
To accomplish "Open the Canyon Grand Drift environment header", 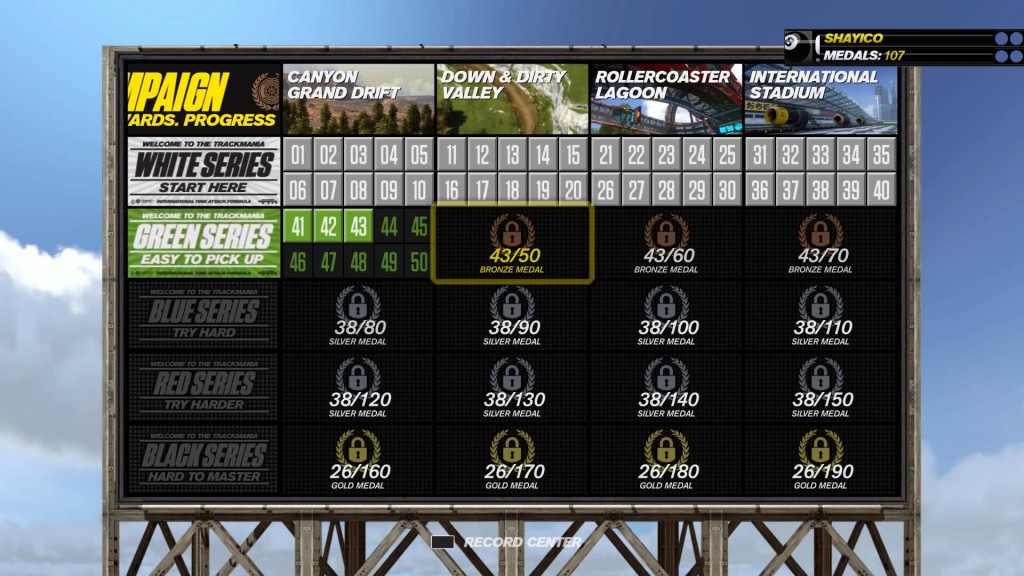I will 358,99.
